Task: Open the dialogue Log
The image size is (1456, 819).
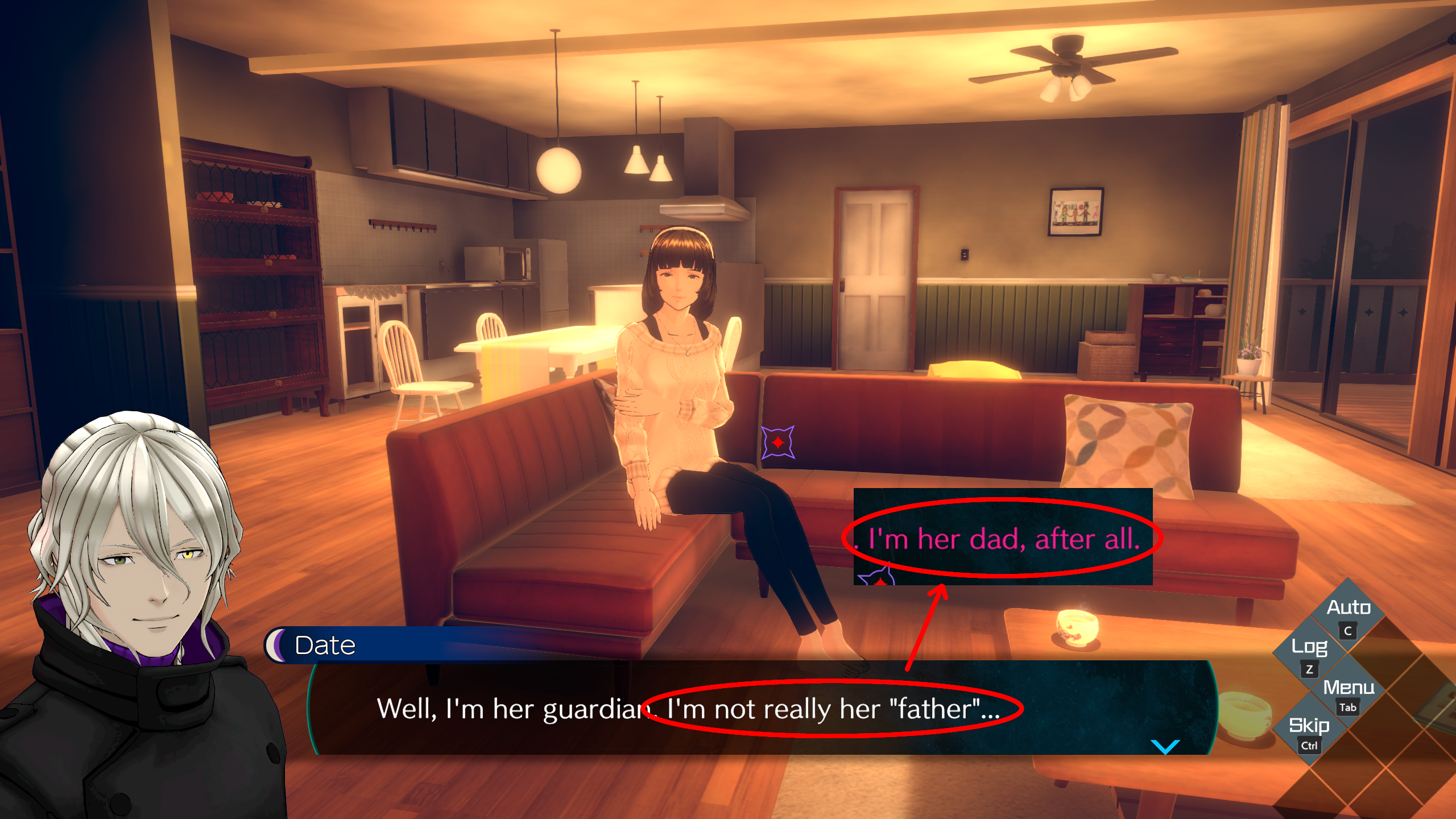Action: pos(1309,647)
